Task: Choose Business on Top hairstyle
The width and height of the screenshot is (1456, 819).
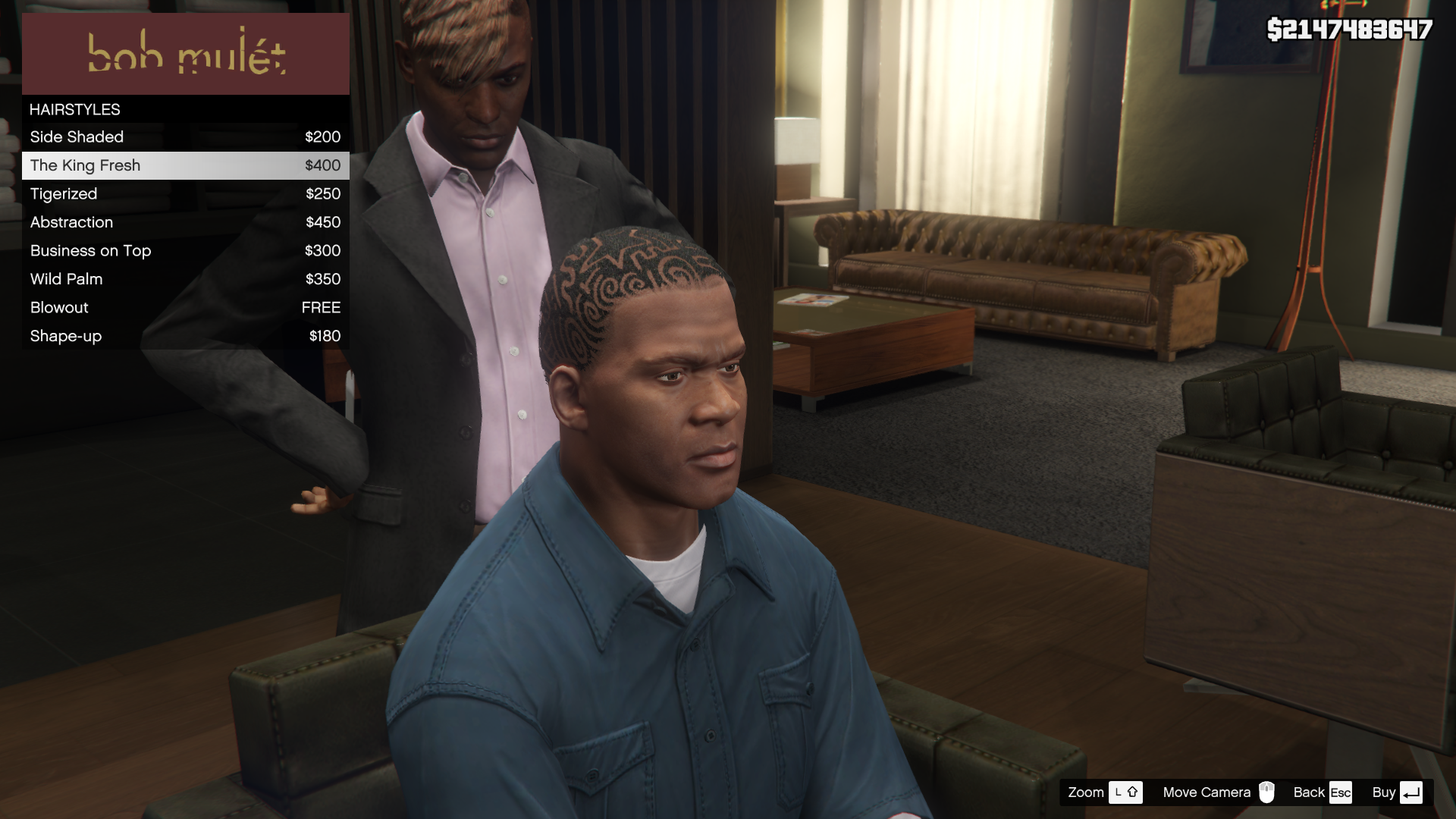Action: click(185, 251)
